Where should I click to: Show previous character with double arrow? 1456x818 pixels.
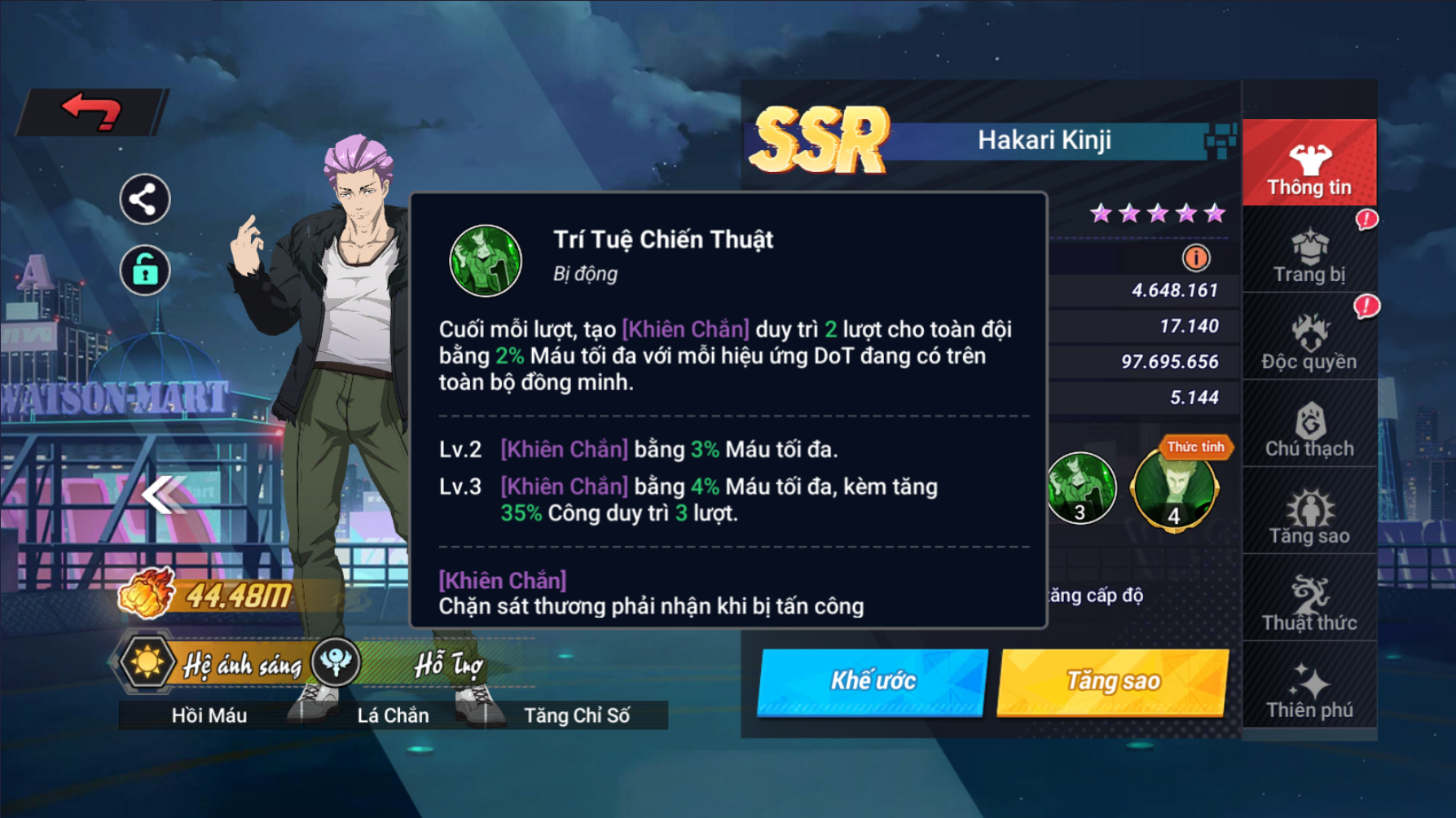click(x=163, y=494)
